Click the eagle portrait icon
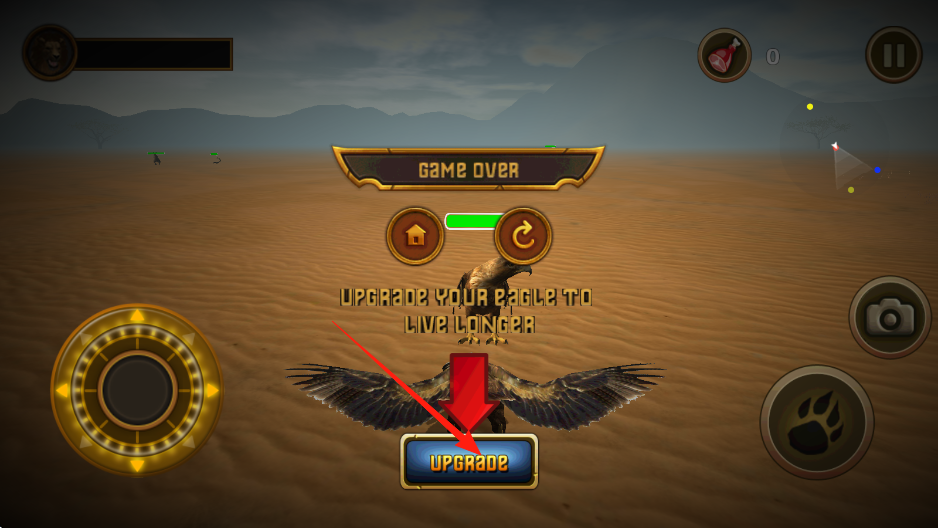 pos(50,53)
